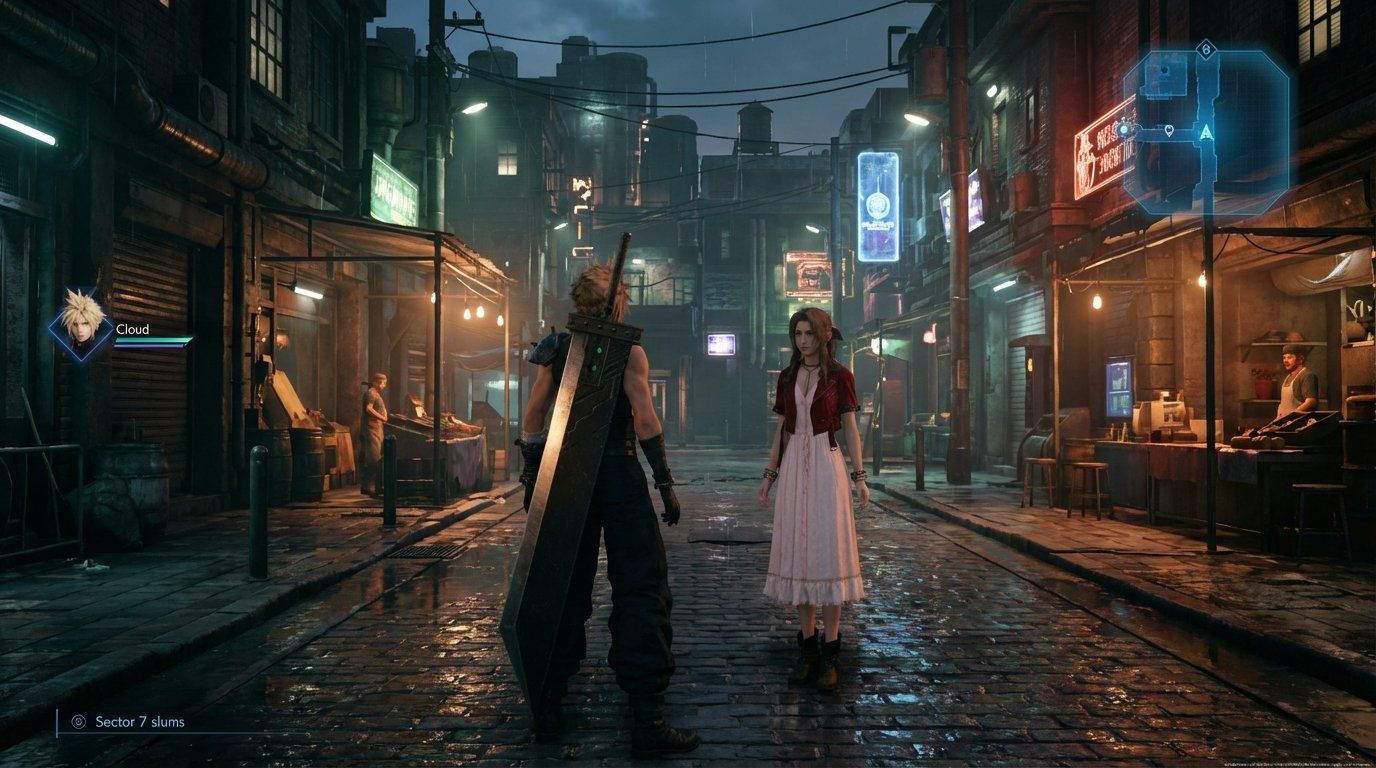
Task: Select the "Cloud" name label
Action: [131, 329]
